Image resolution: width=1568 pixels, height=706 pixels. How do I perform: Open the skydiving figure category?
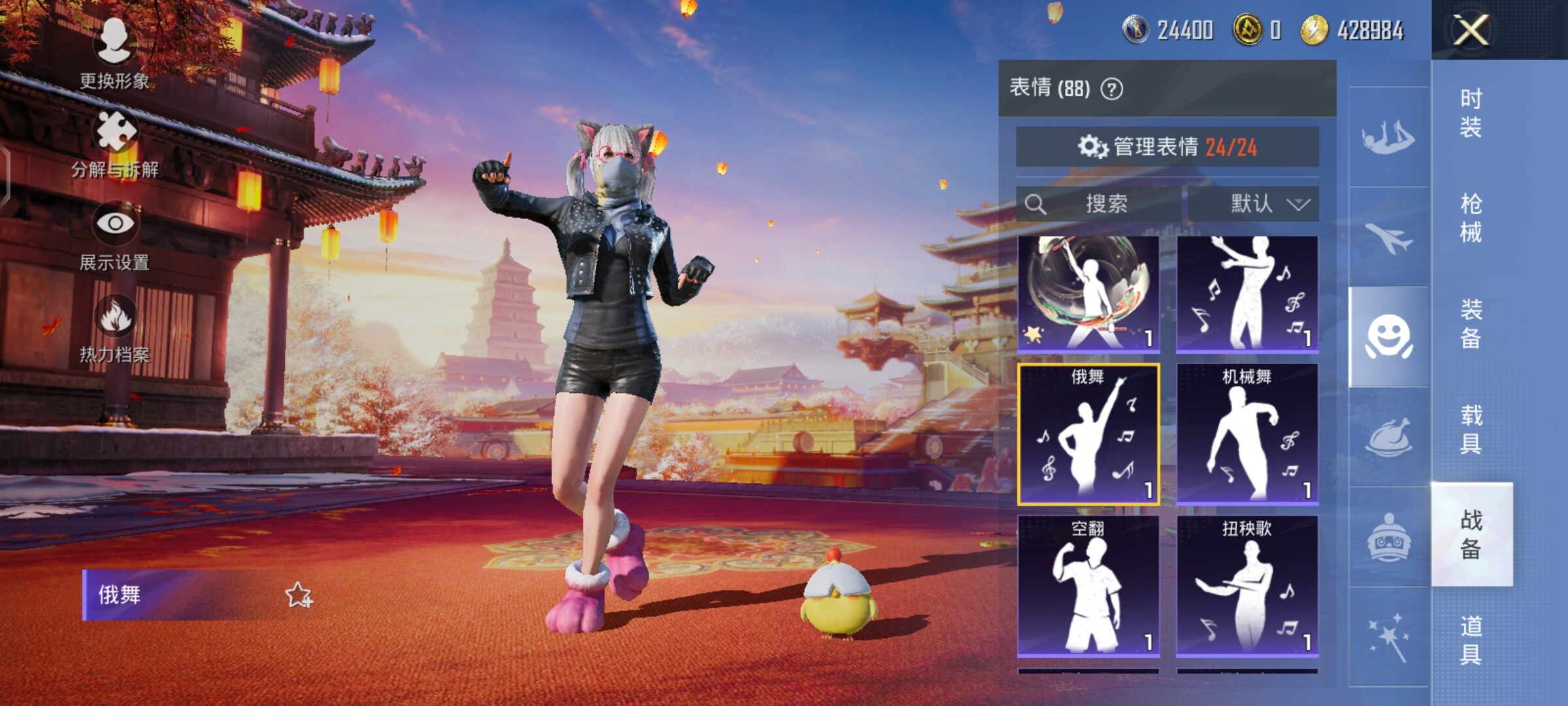point(1388,137)
